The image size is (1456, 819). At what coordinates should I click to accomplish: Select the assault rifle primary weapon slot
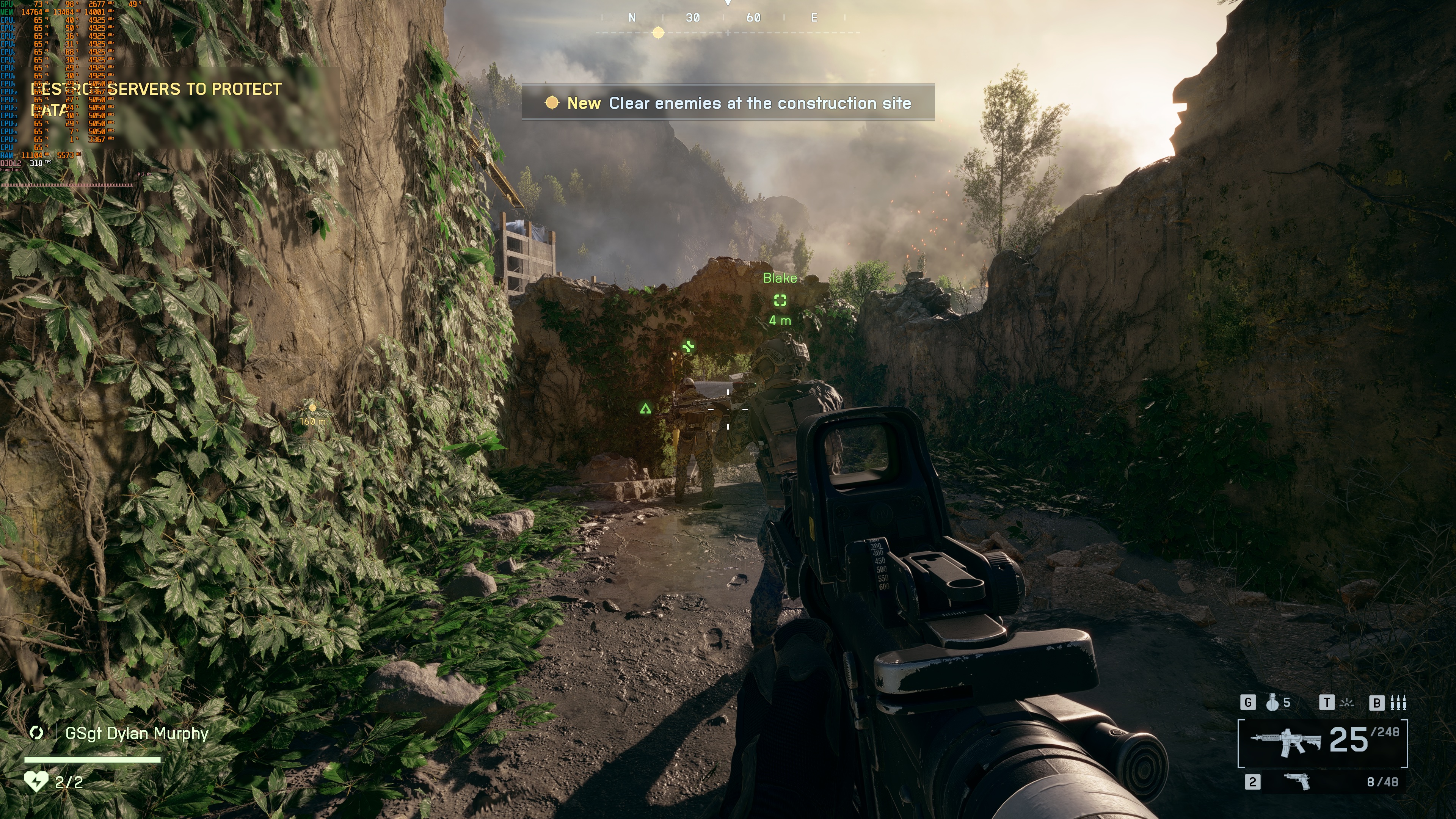point(1285,741)
